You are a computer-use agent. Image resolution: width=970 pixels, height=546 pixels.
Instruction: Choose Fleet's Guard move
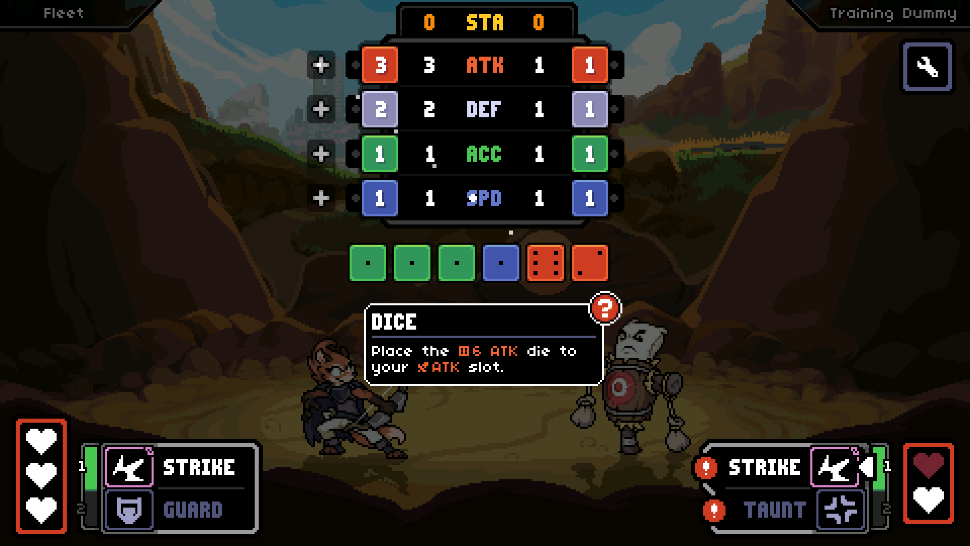click(180, 510)
